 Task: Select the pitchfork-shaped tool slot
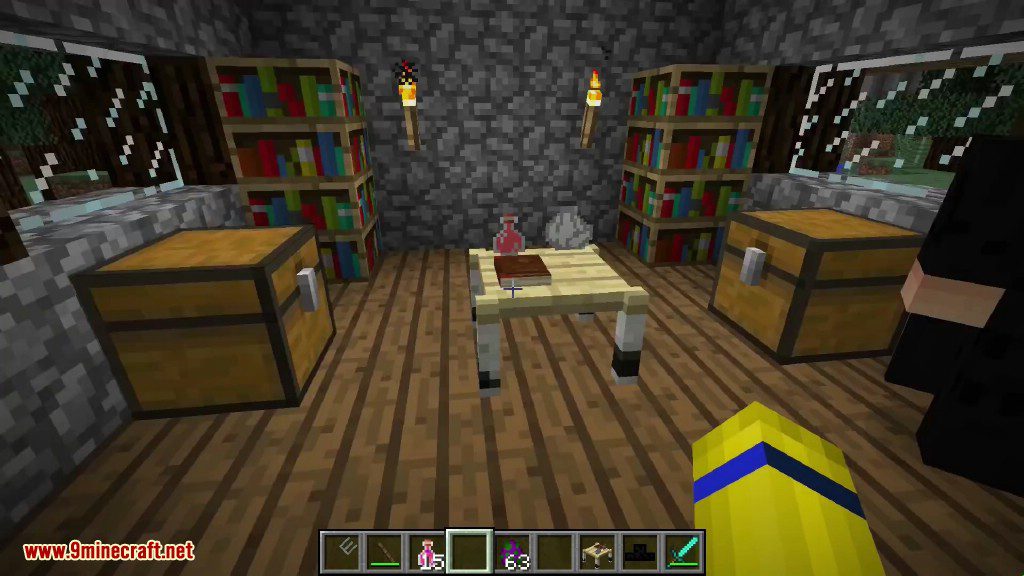[x=339, y=551]
